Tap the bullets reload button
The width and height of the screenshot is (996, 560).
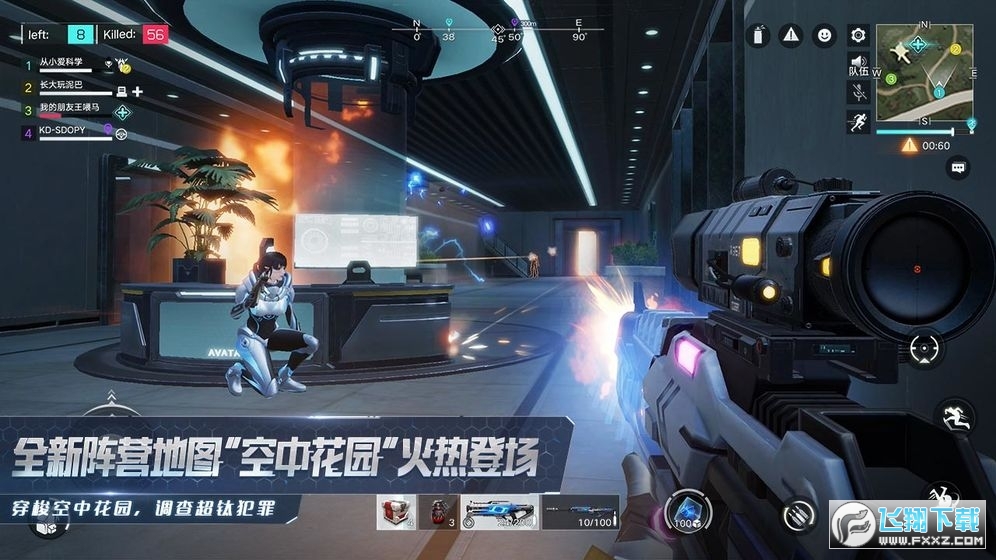click(x=797, y=514)
